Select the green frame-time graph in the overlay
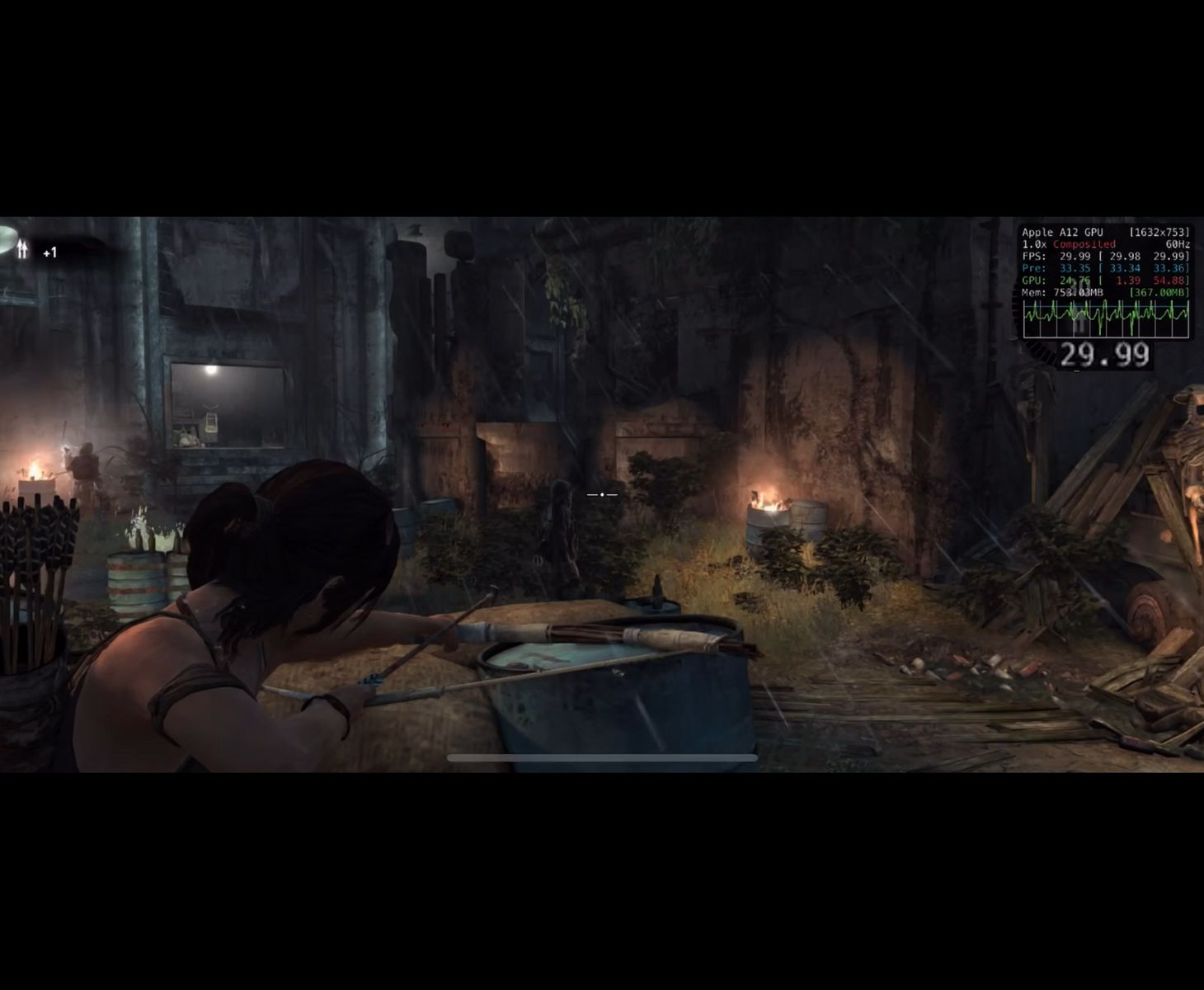The height and width of the screenshot is (990, 1204). pos(1106,318)
